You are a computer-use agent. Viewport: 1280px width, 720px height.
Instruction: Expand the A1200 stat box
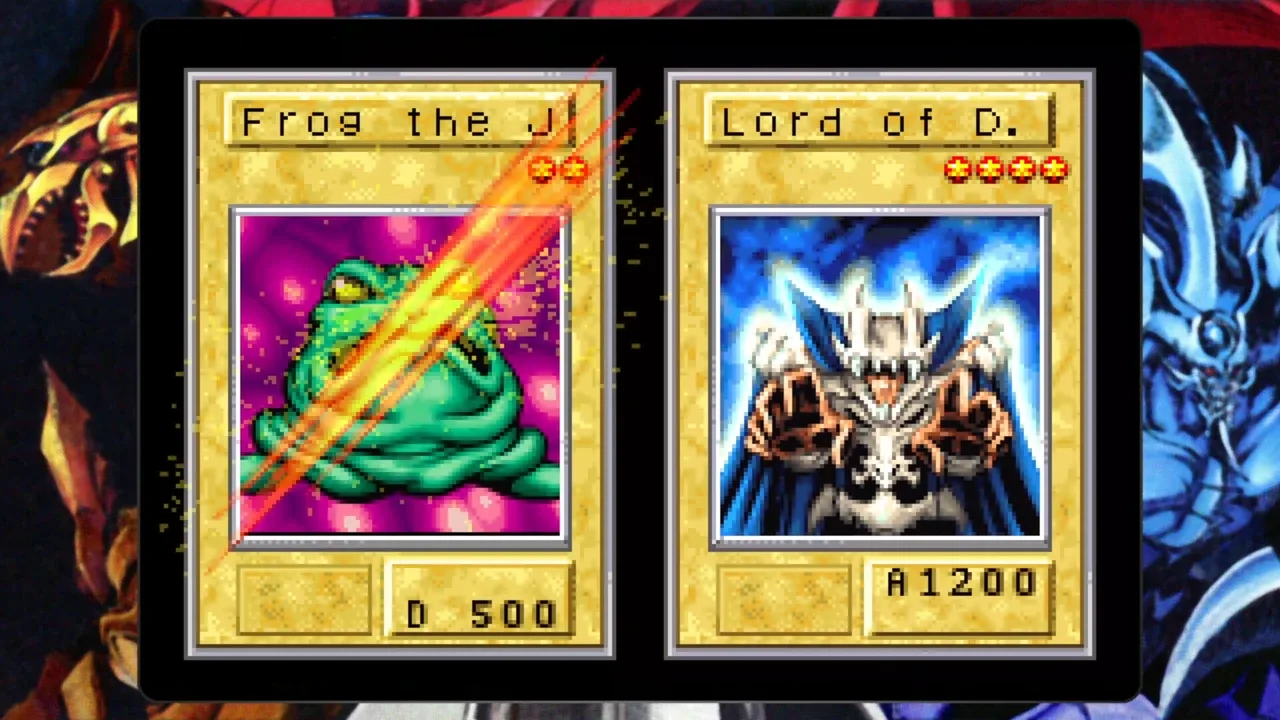tap(960, 595)
